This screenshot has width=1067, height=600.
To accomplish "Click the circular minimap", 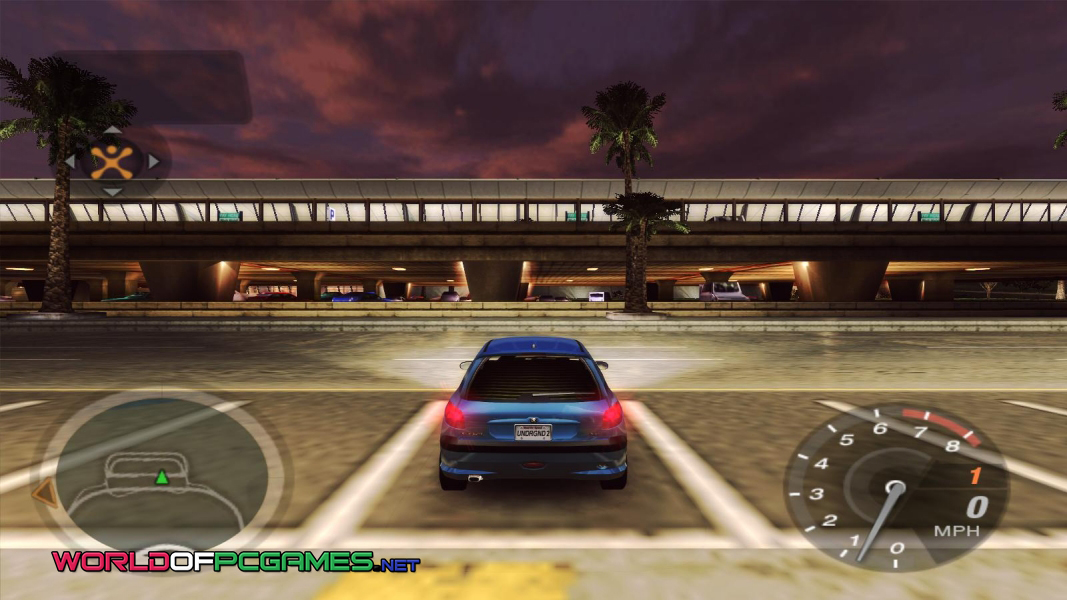I will 162,474.
